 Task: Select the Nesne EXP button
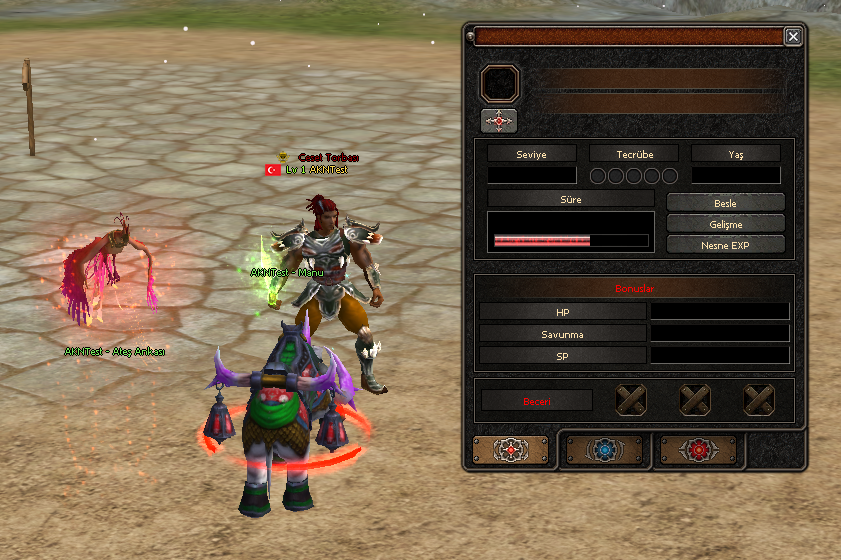(725, 244)
